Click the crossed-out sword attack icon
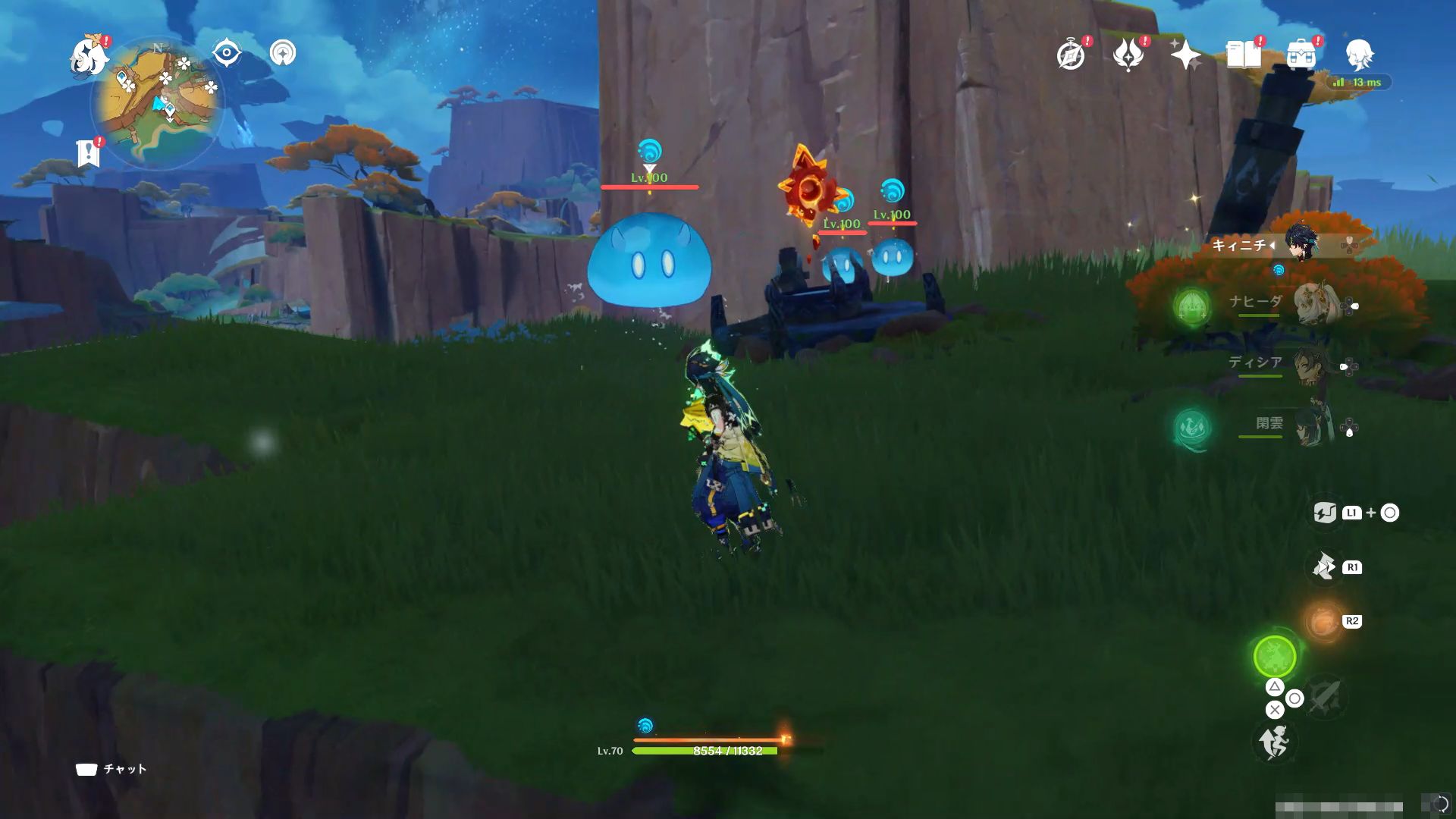Image resolution: width=1456 pixels, height=819 pixels. 1325,696
